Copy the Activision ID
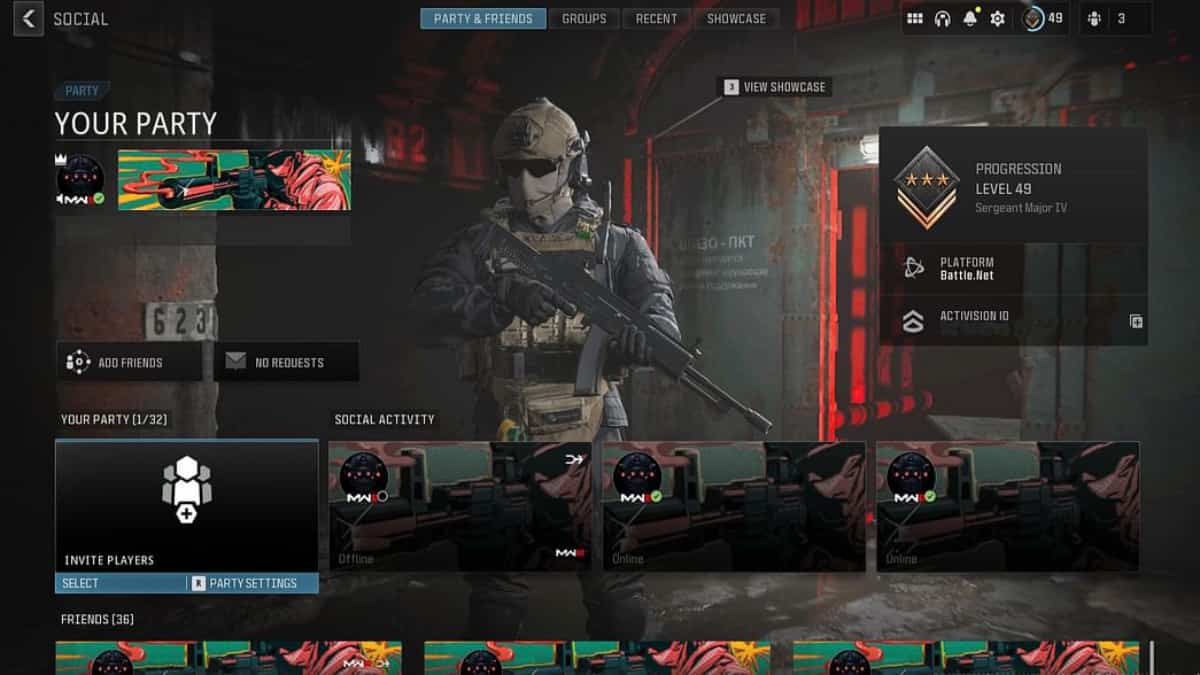Image resolution: width=1200 pixels, height=675 pixels. [1136, 321]
